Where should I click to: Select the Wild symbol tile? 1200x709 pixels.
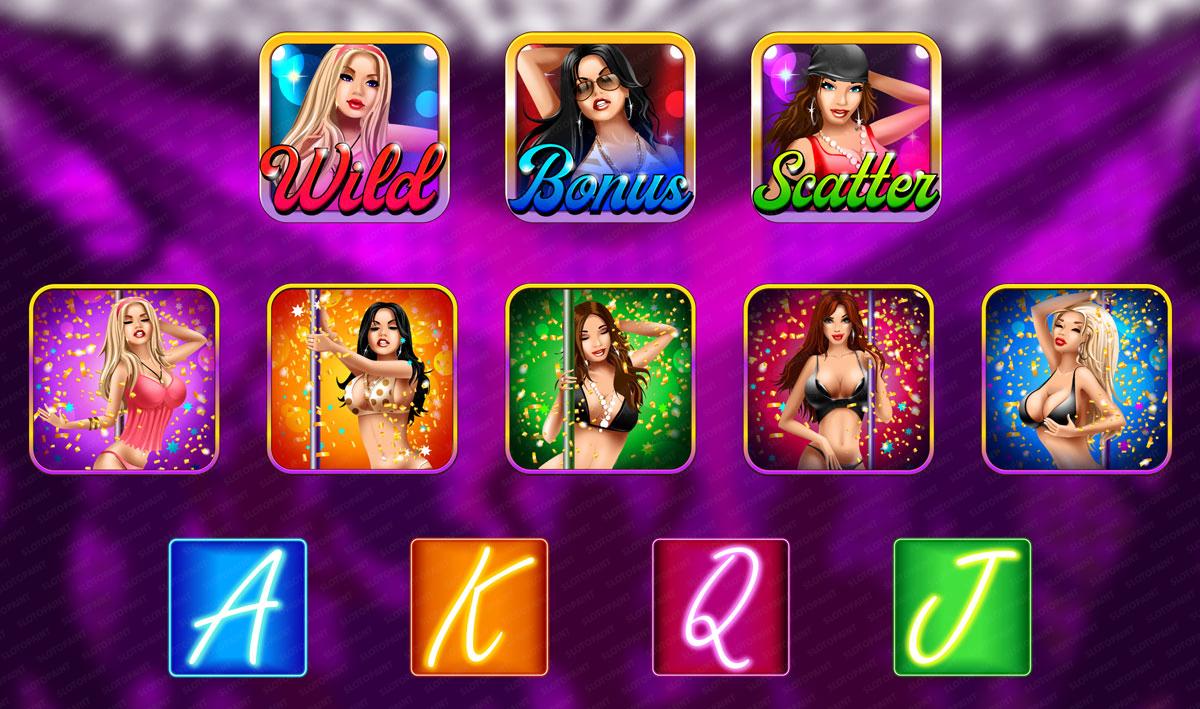pos(353,125)
